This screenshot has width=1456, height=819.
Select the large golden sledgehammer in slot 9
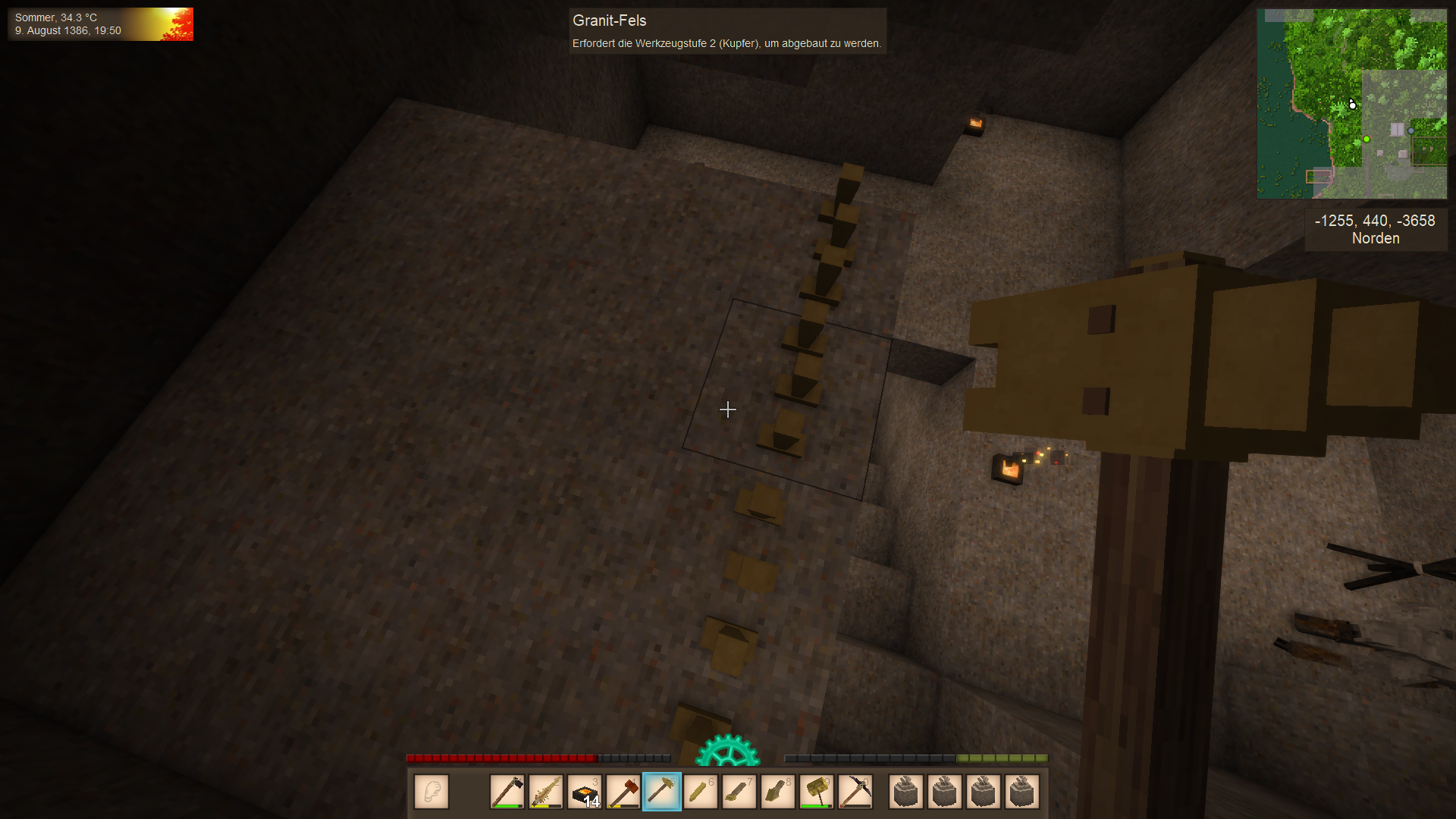click(817, 792)
